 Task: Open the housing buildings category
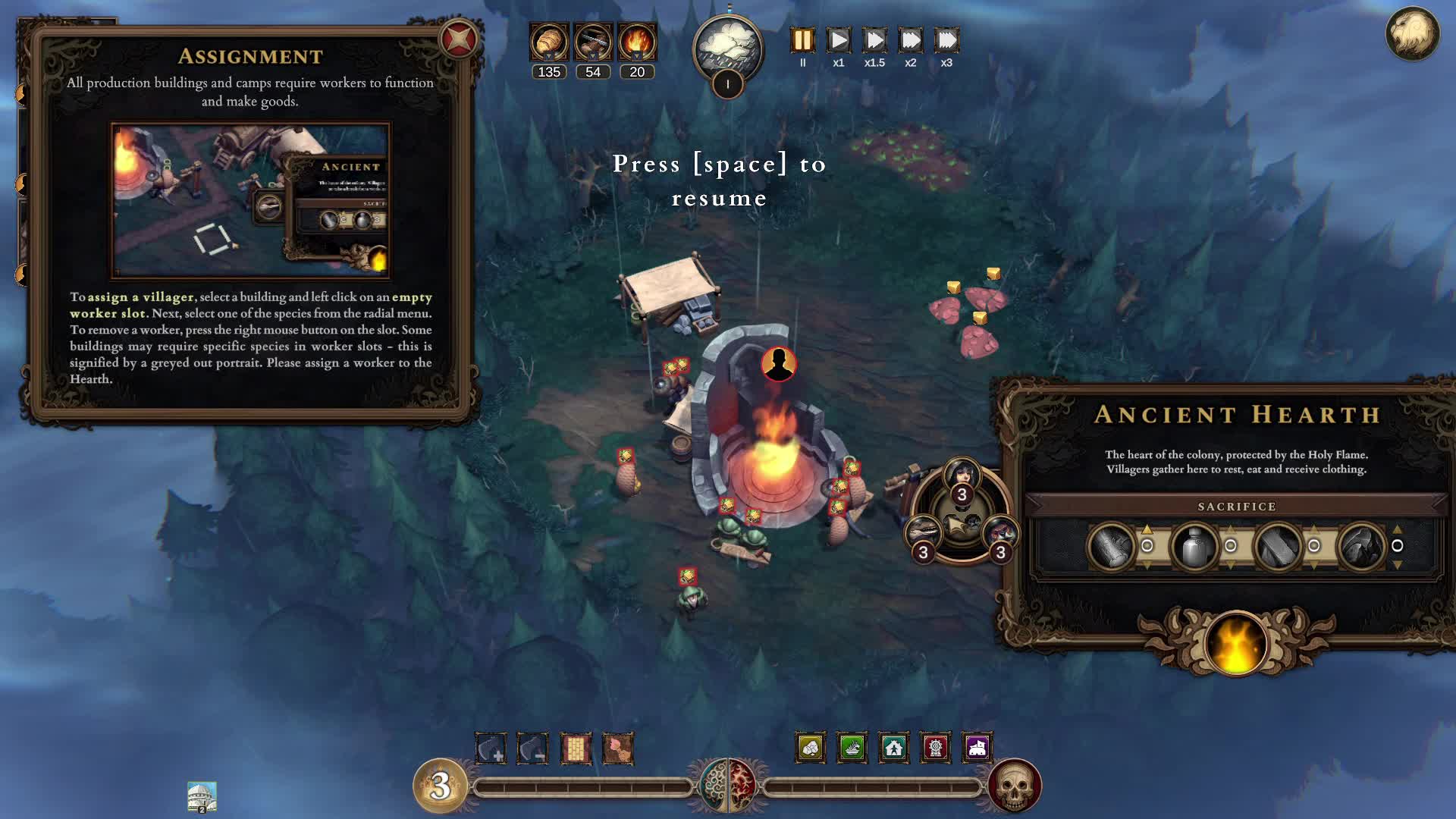tap(893, 748)
